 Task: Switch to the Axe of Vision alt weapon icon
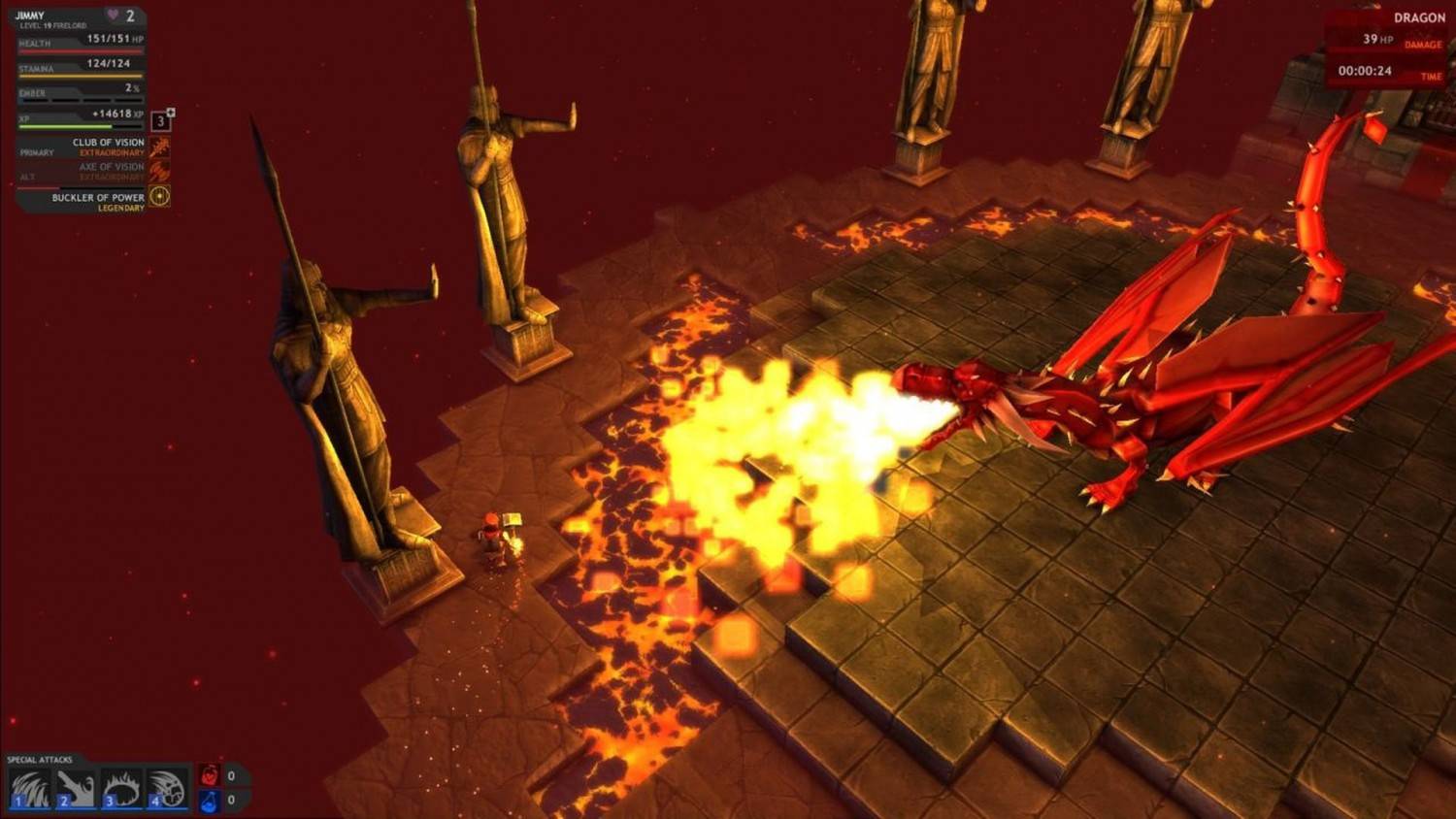(160, 172)
